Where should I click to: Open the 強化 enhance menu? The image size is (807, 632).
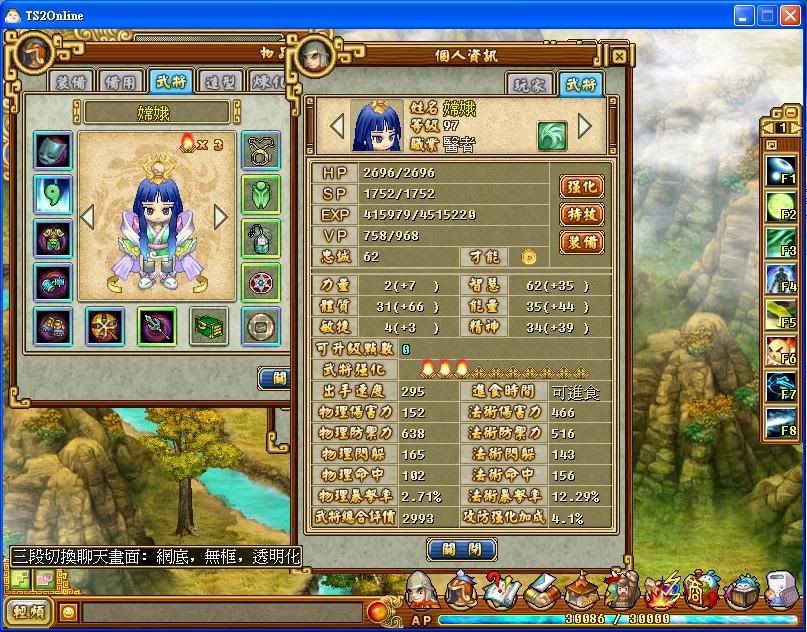pyautogui.click(x=581, y=186)
